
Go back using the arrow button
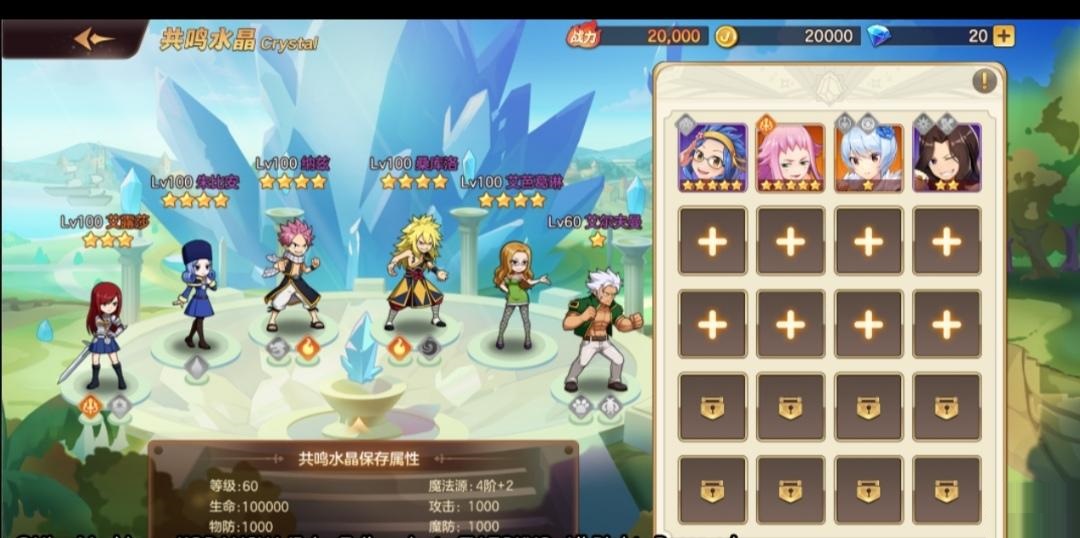pyautogui.click(x=93, y=39)
